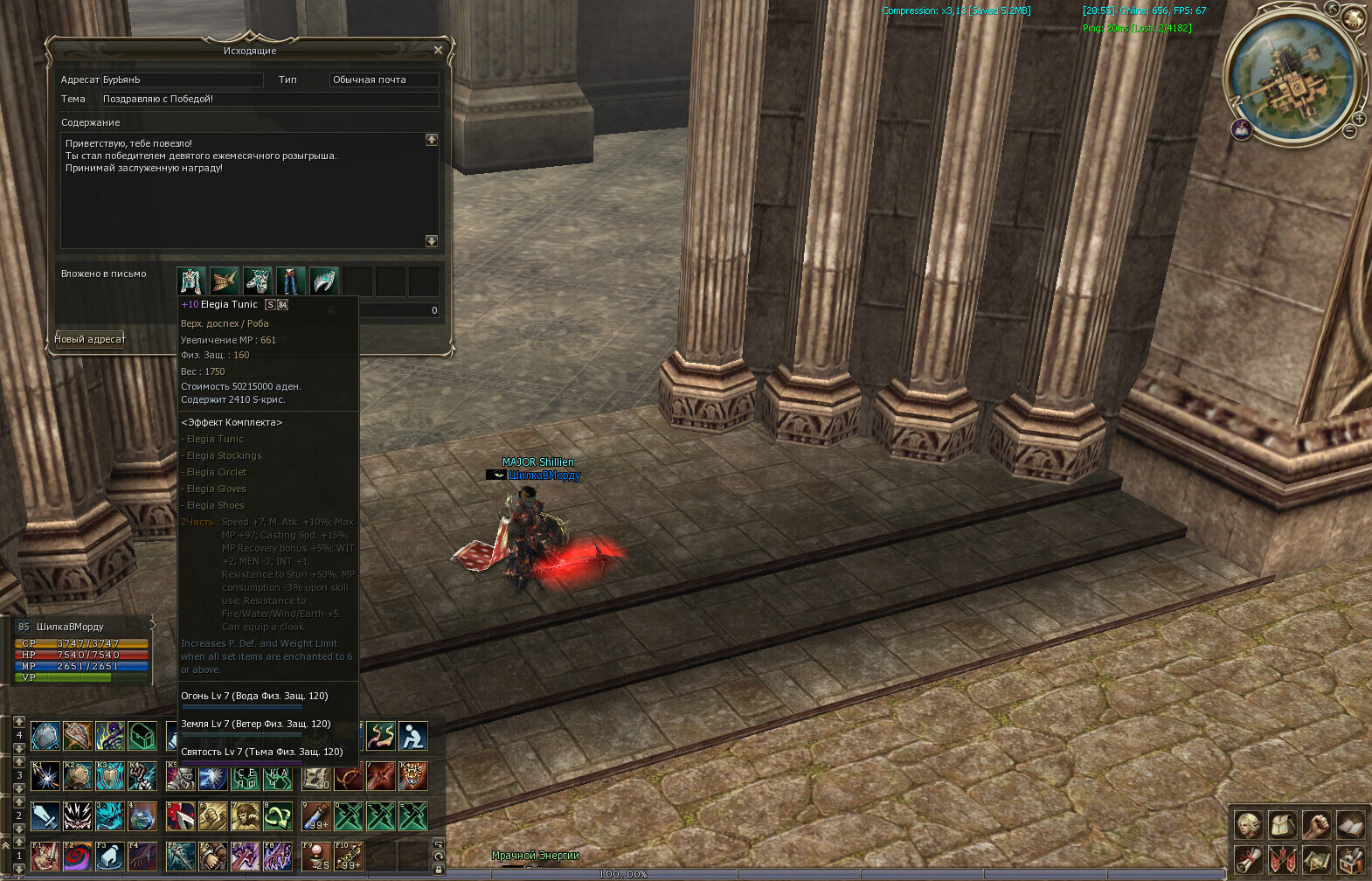This screenshot has width=1372, height=881.
Task: Open the inventory backpack icon
Action: click(1282, 823)
